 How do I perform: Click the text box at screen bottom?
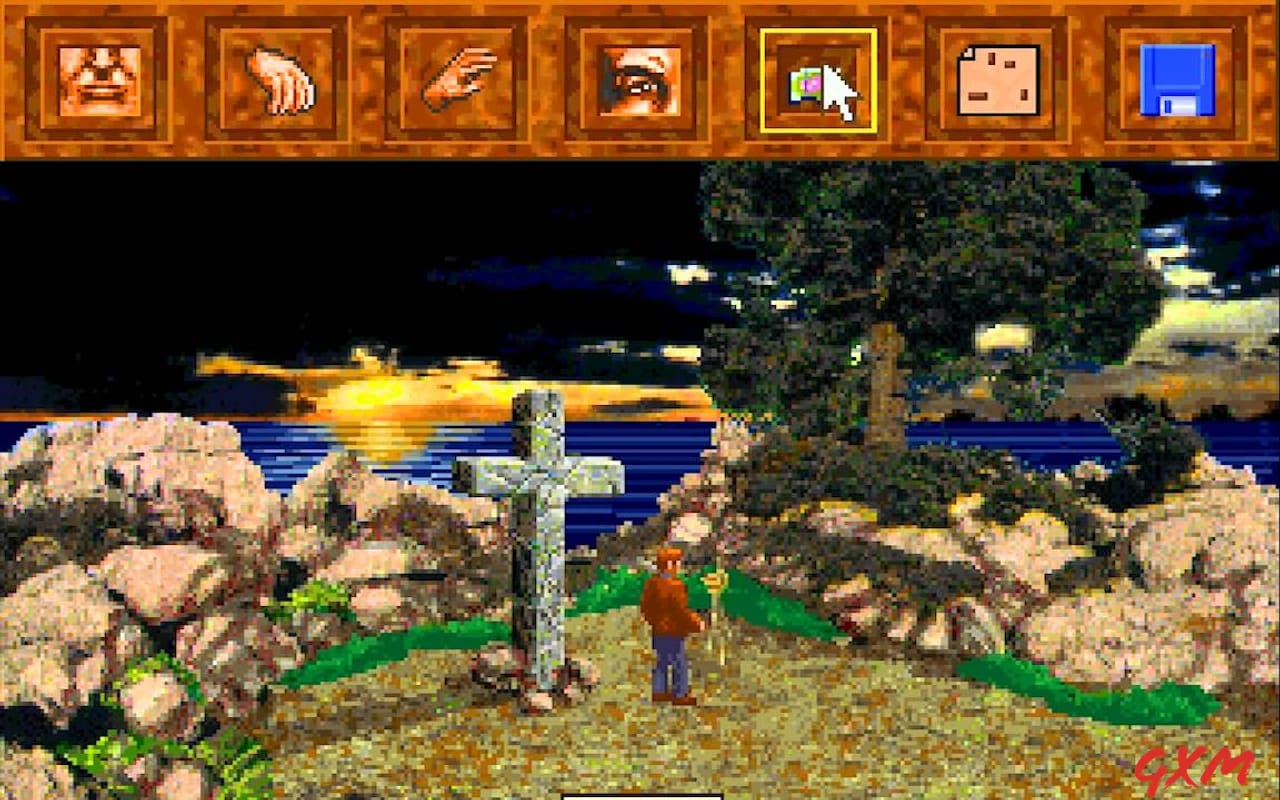coord(640,795)
